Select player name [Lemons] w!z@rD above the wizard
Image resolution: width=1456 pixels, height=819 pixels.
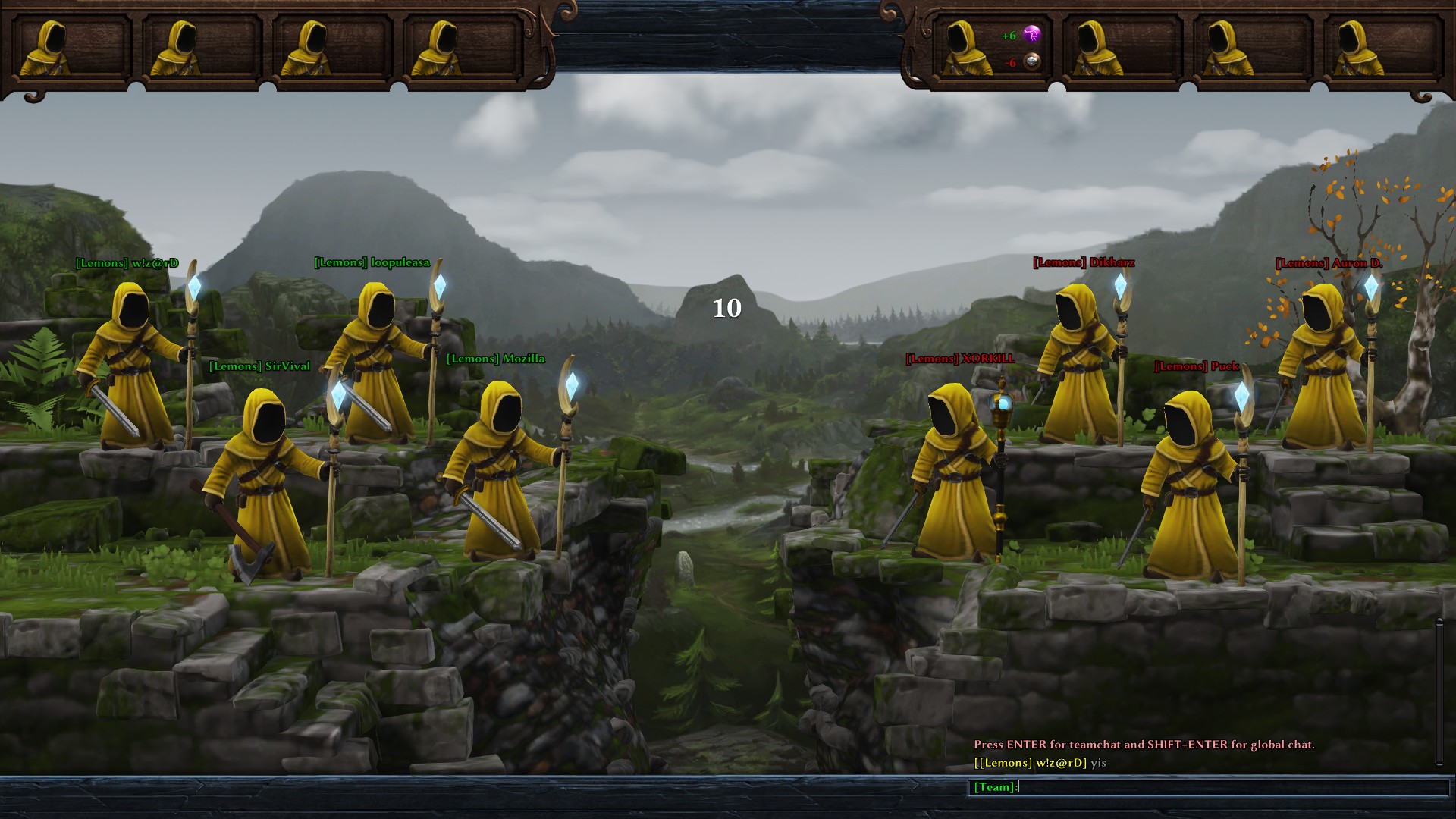pyautogui.click(x=127, y=262)
